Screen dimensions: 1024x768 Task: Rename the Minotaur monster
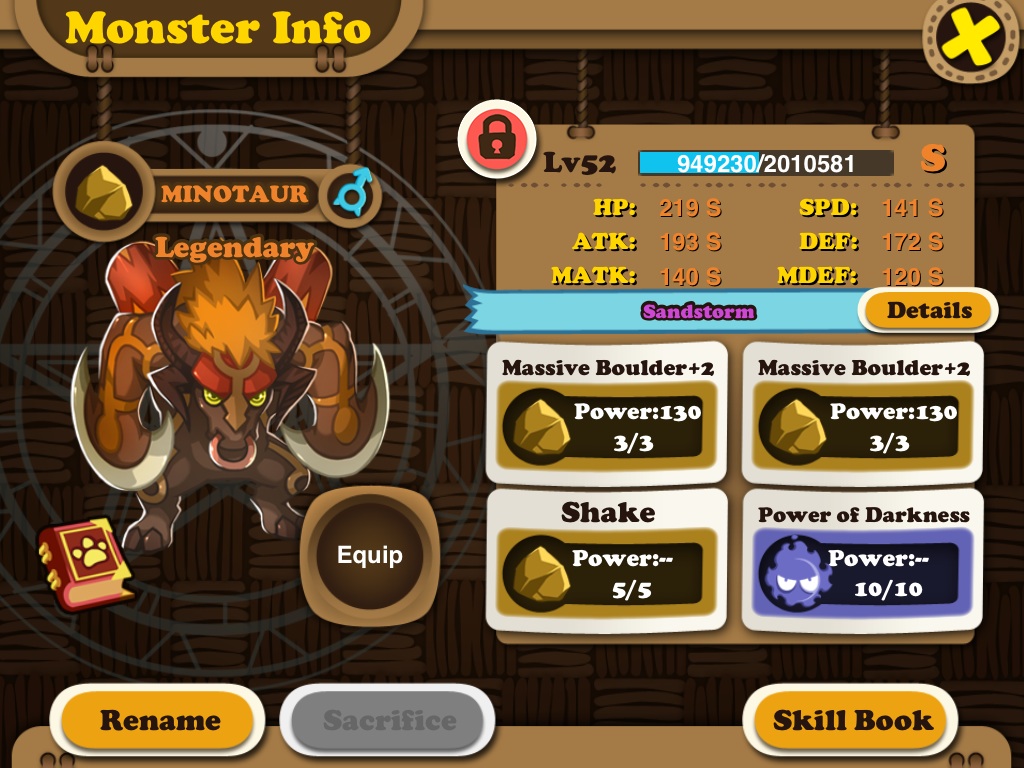click(x=159, y=720)
